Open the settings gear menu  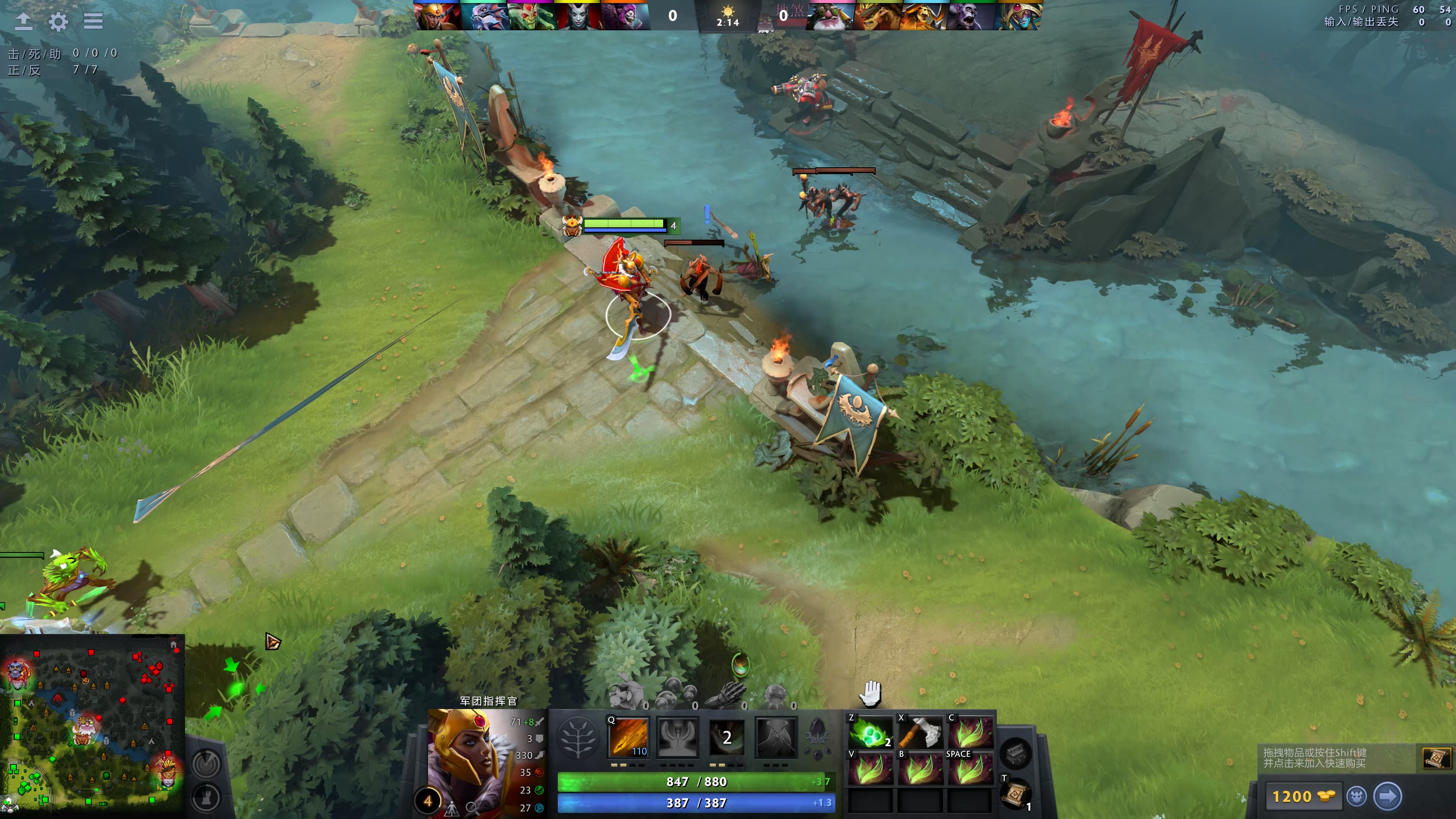58,22
